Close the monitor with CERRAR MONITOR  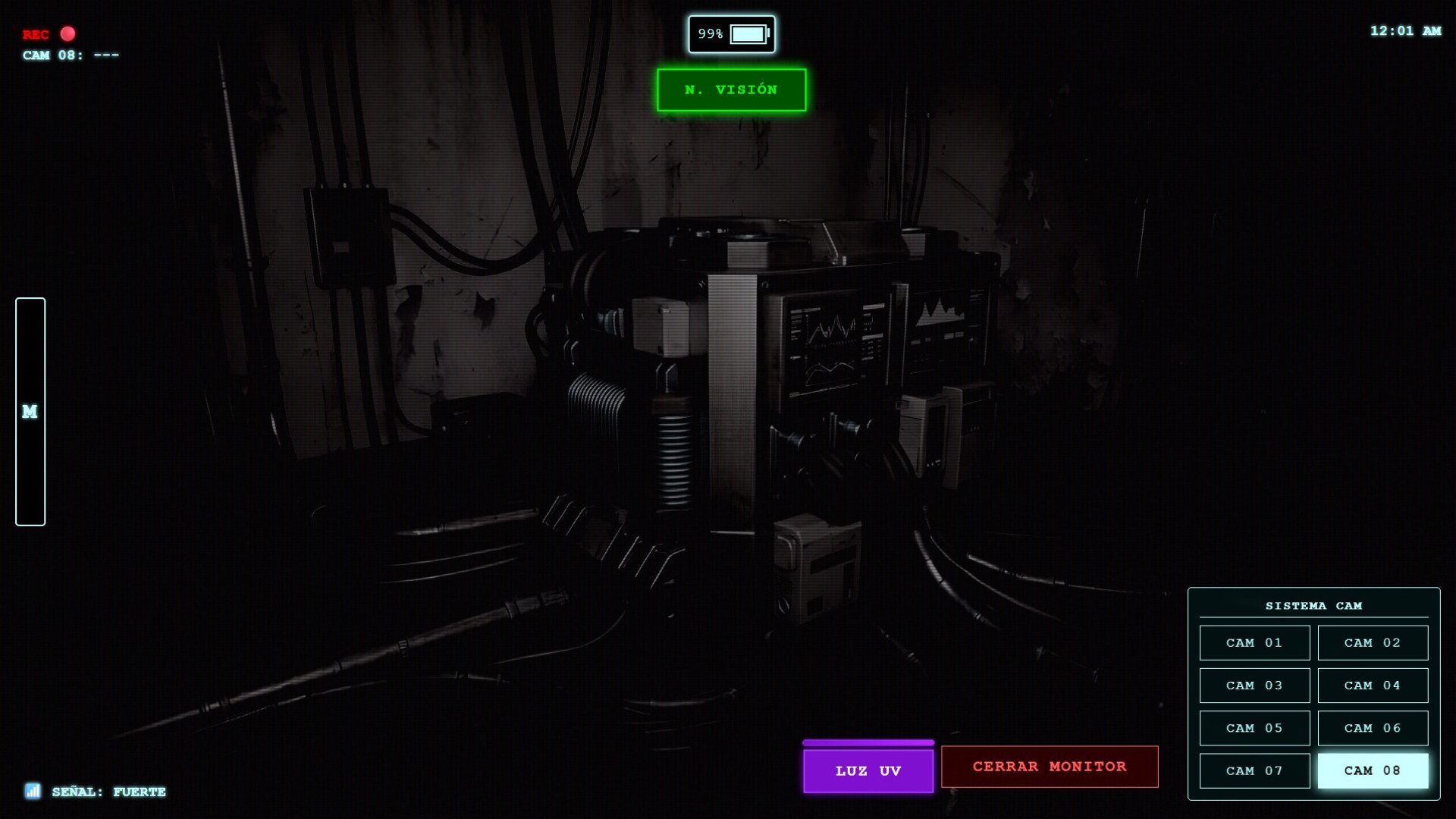click(1050, 767)
